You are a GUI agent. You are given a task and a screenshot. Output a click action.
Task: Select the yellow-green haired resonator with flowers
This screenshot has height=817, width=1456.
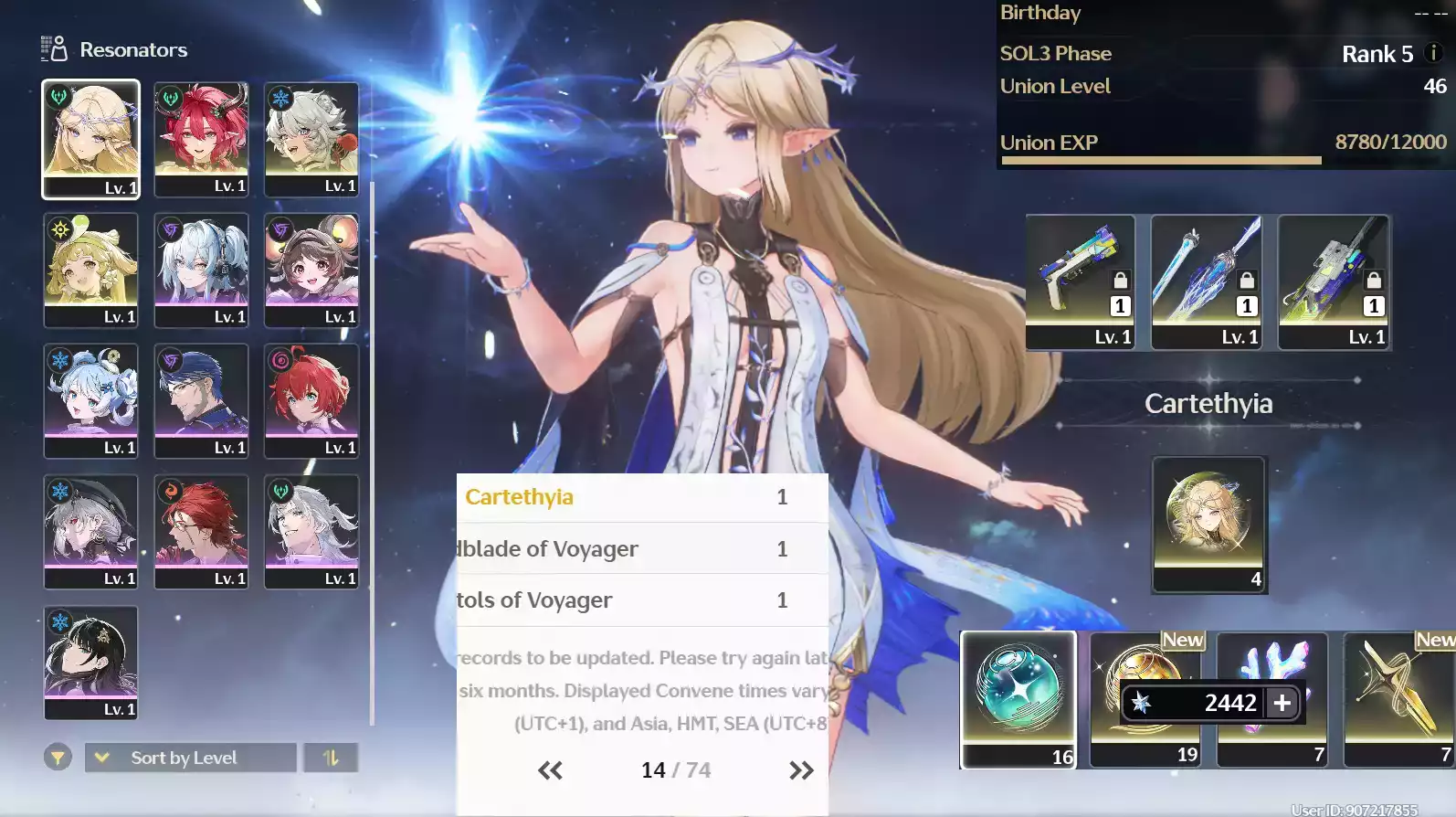tap(90, 270)
